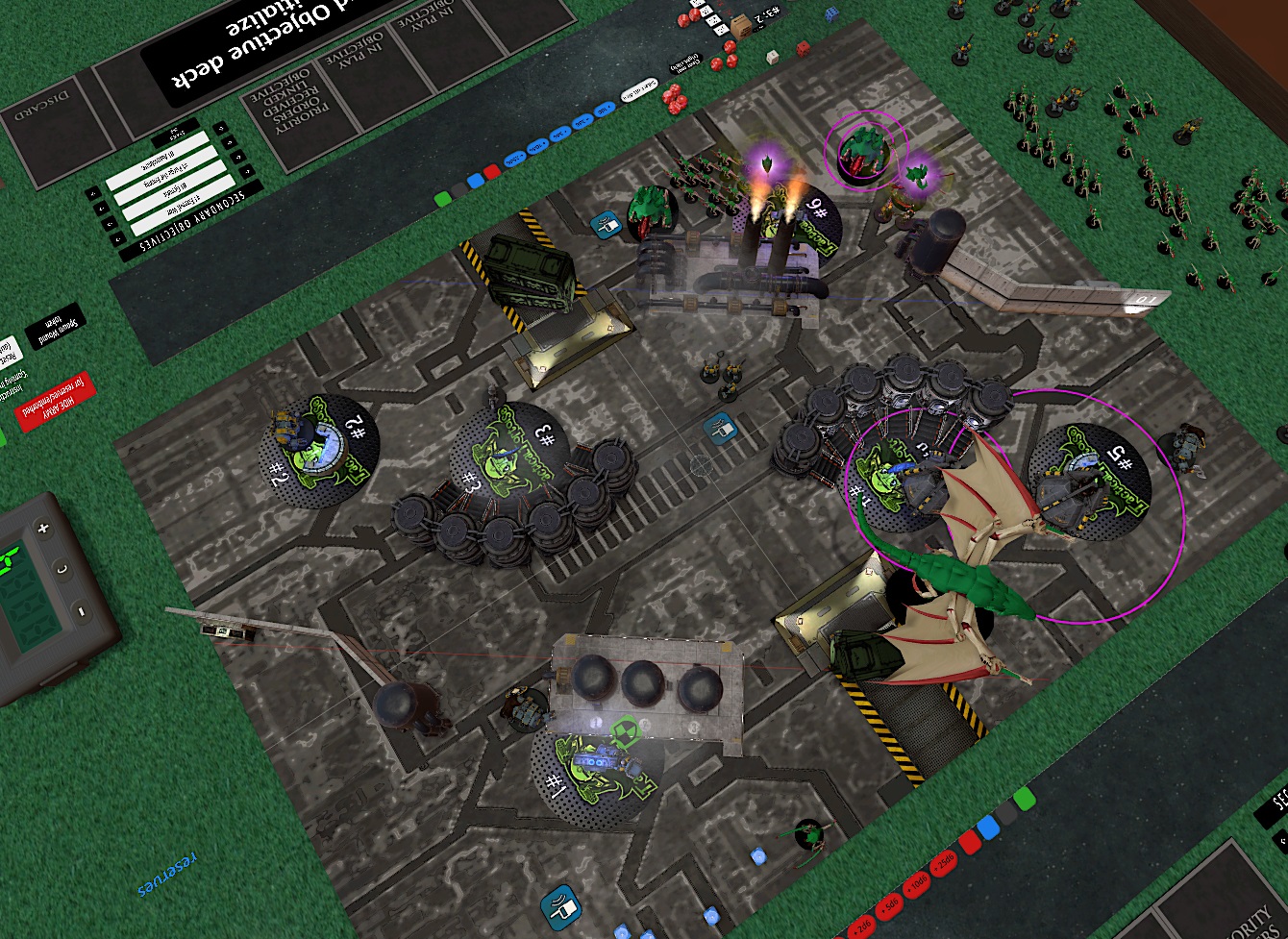This screenshot has height=939, width=1288.
Task: Click the red HIDE ARMY button
Action: pyautogui.click(x=55, y=402)
